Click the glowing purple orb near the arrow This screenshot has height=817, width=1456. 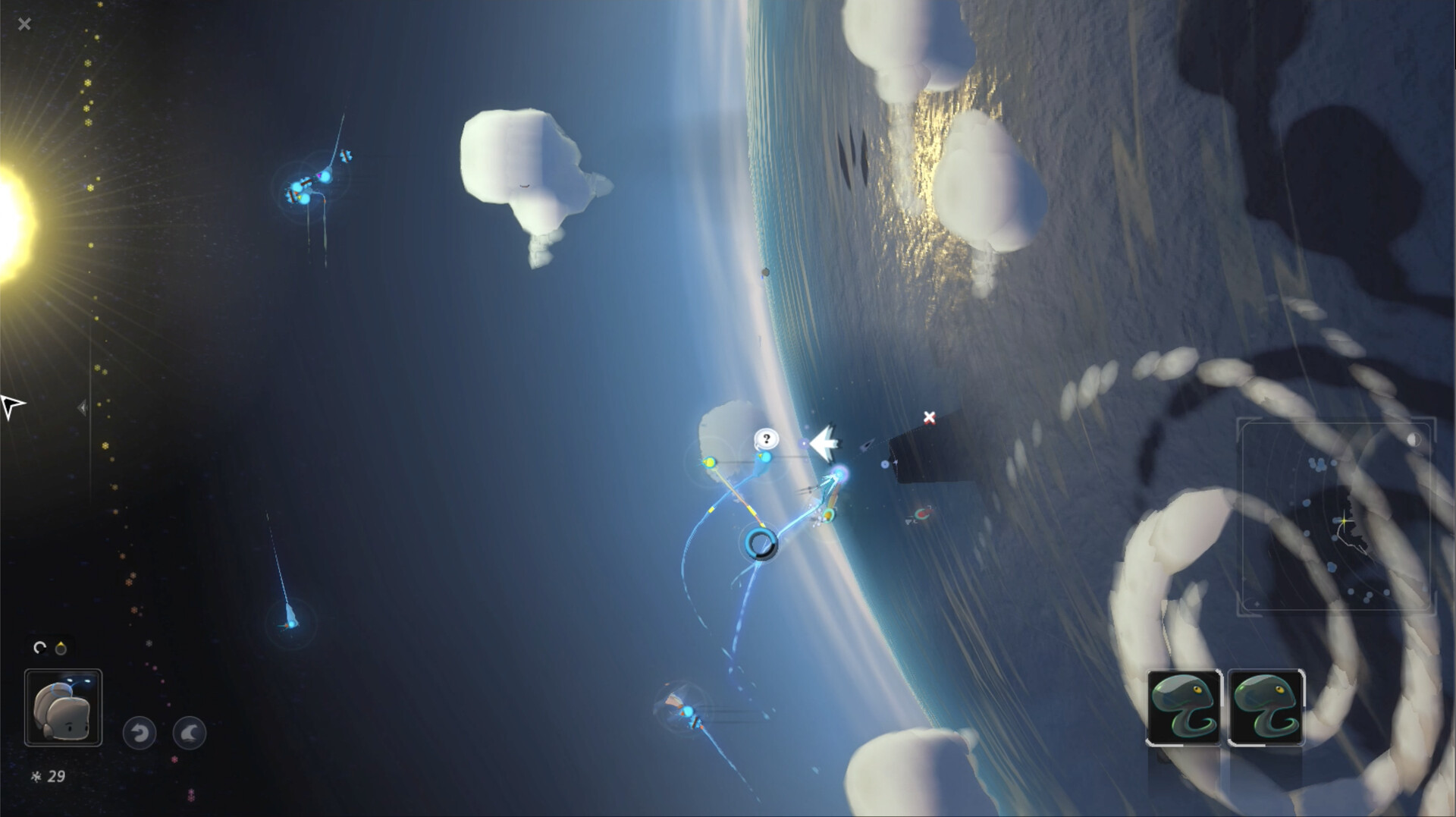tap(805, 443)
